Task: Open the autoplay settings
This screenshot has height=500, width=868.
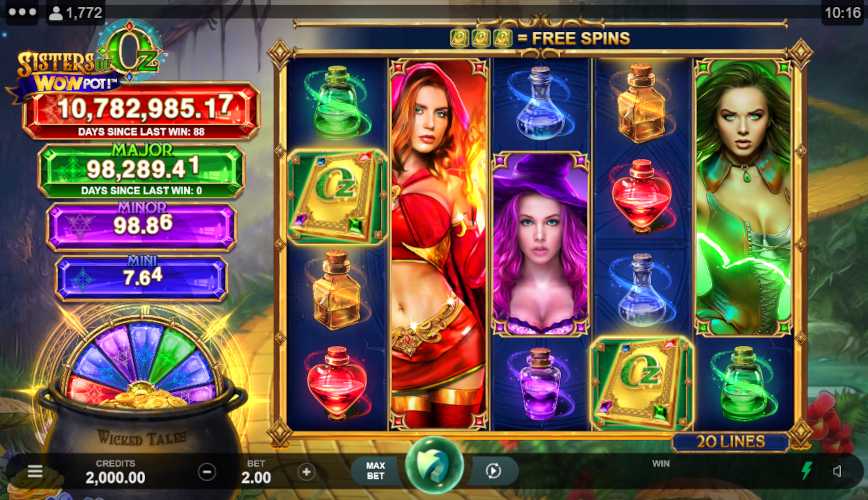Action: click(x=493, y=471)
